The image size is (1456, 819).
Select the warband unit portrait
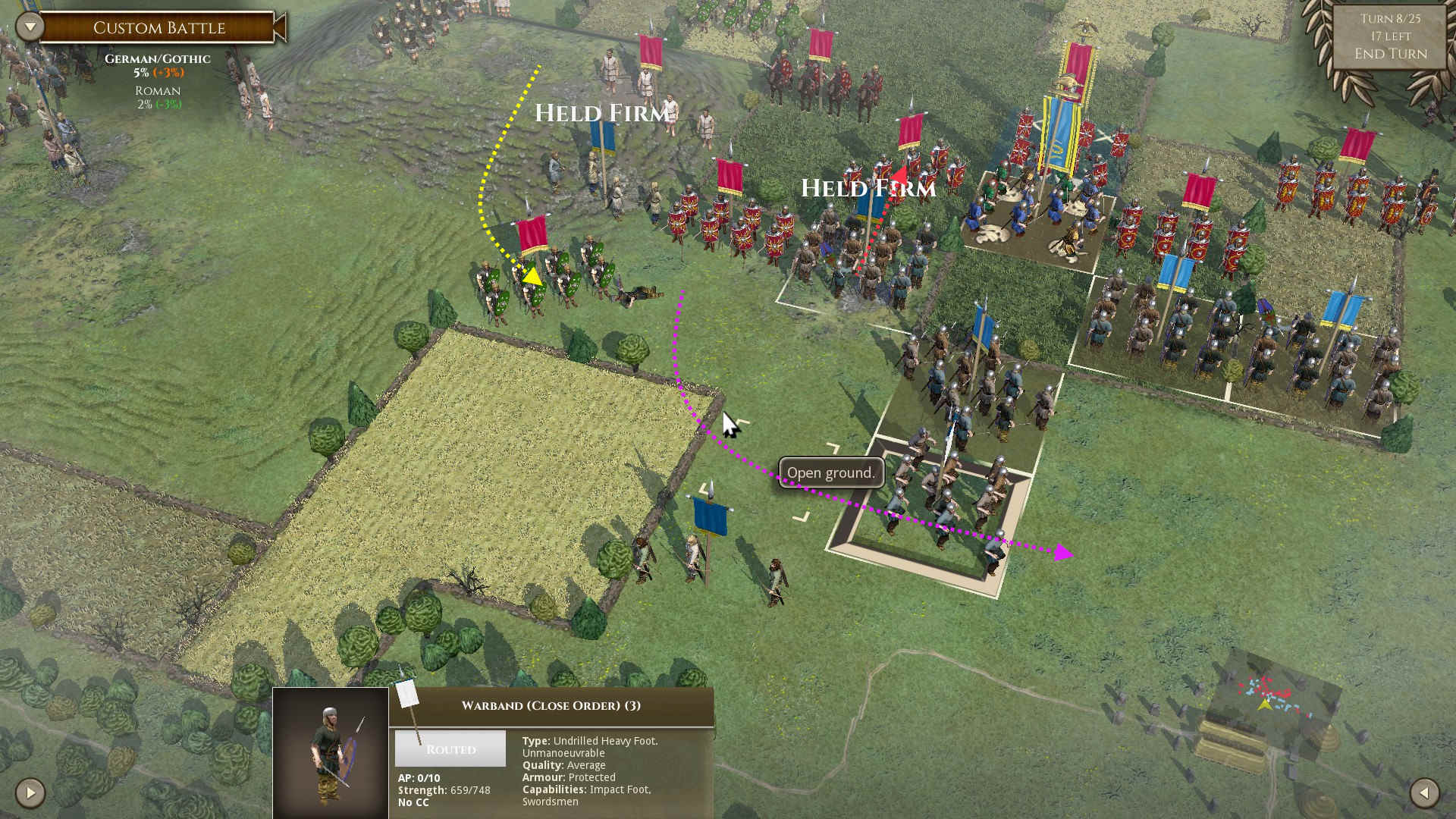[331, 752]
